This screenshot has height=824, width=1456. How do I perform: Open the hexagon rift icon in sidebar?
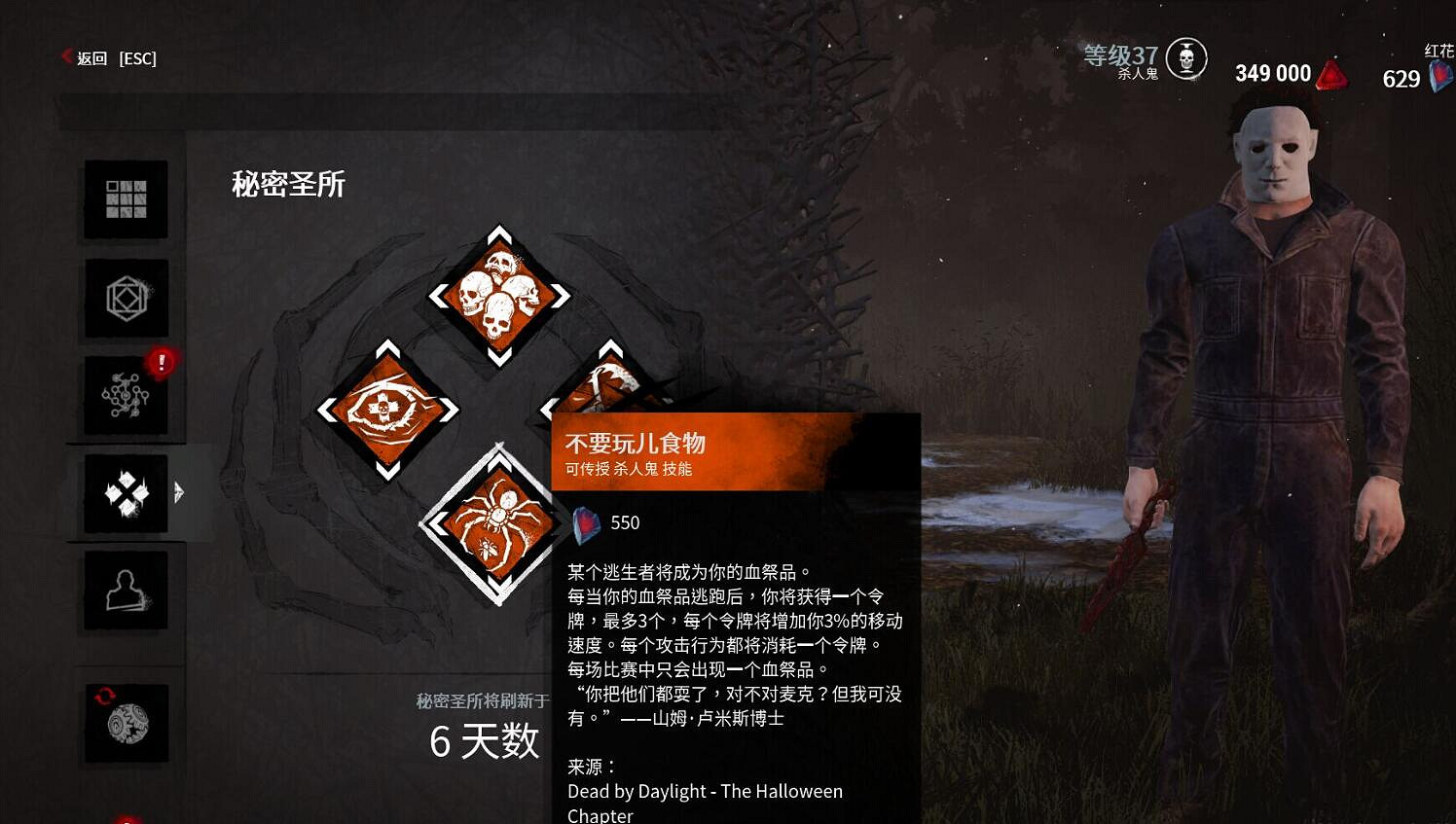(125, 300)
